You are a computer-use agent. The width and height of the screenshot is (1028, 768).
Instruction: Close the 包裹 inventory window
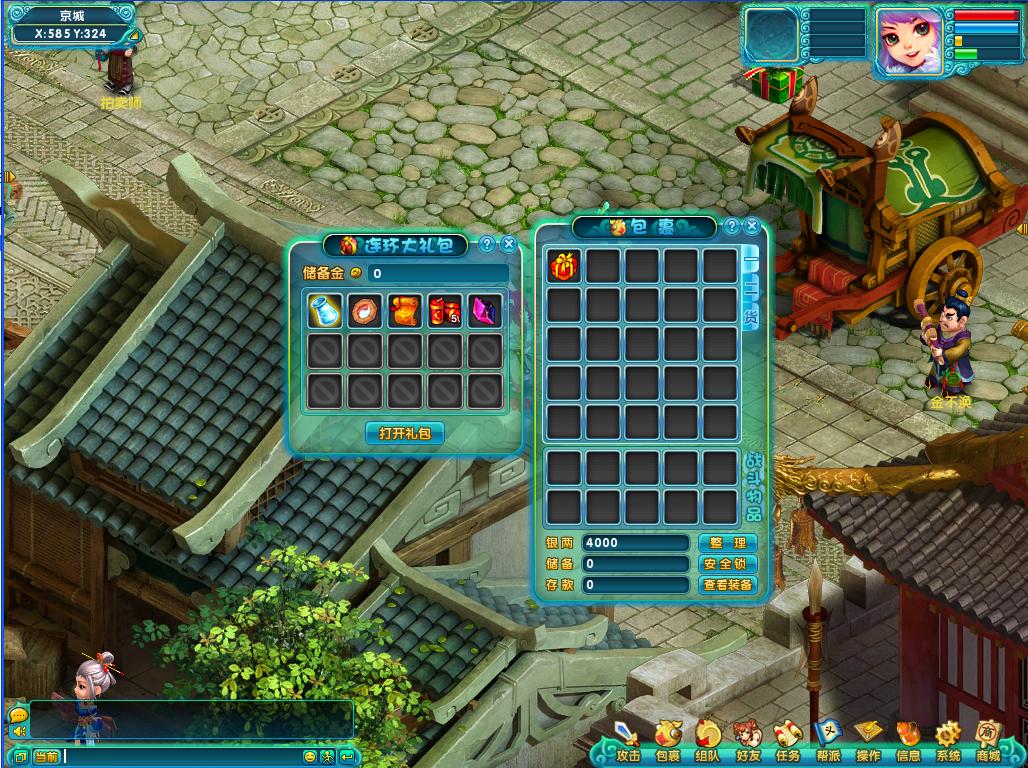click(752, 226)
